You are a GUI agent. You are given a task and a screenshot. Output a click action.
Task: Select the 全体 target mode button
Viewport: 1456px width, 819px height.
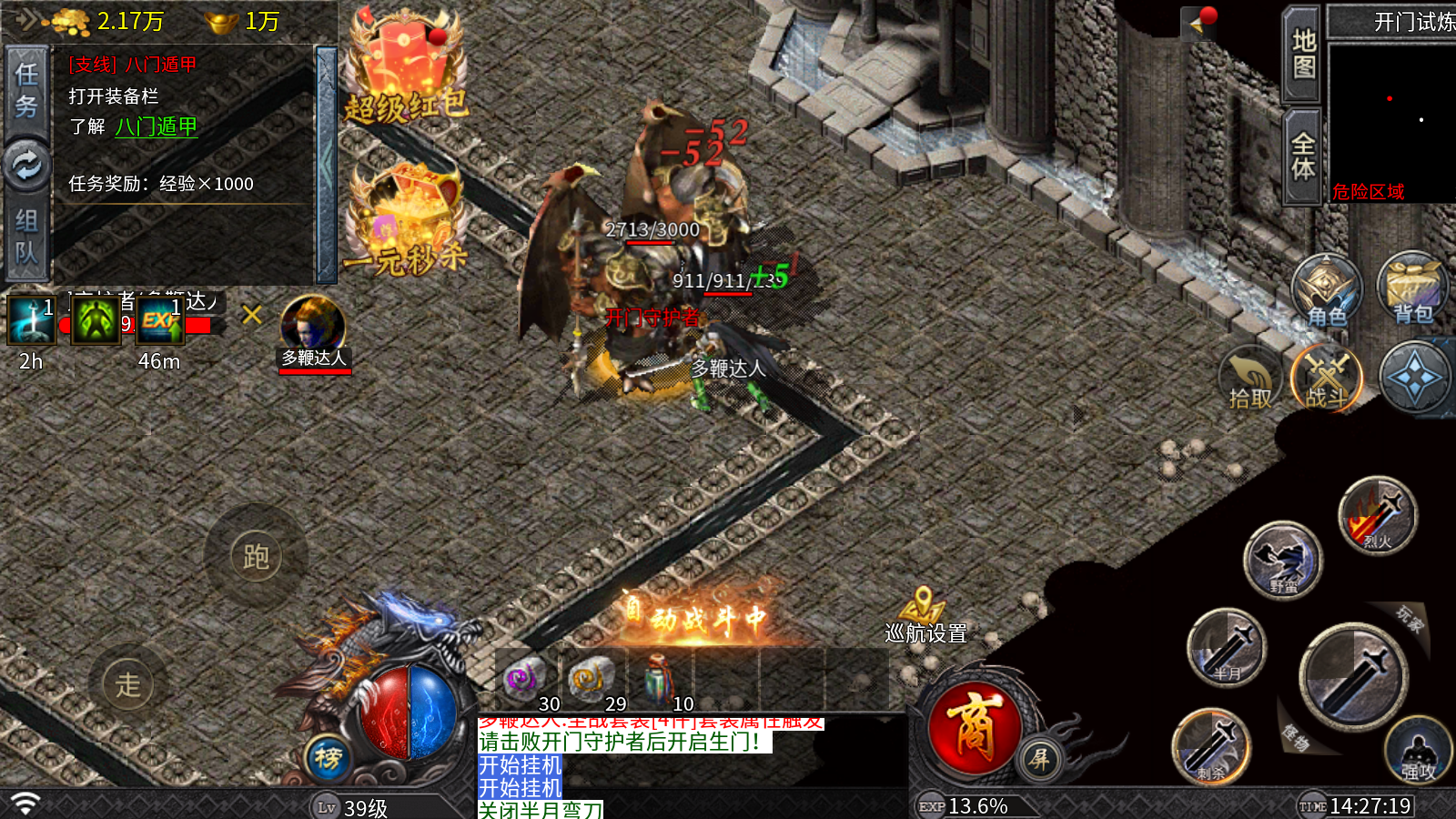1302,157
